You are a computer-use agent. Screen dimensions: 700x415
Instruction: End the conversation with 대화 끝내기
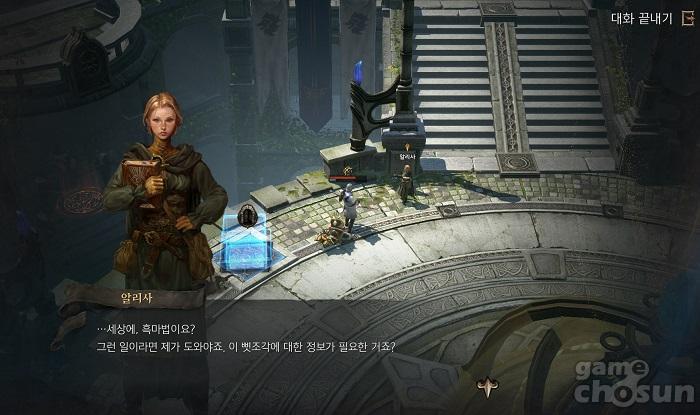point(648,16)
